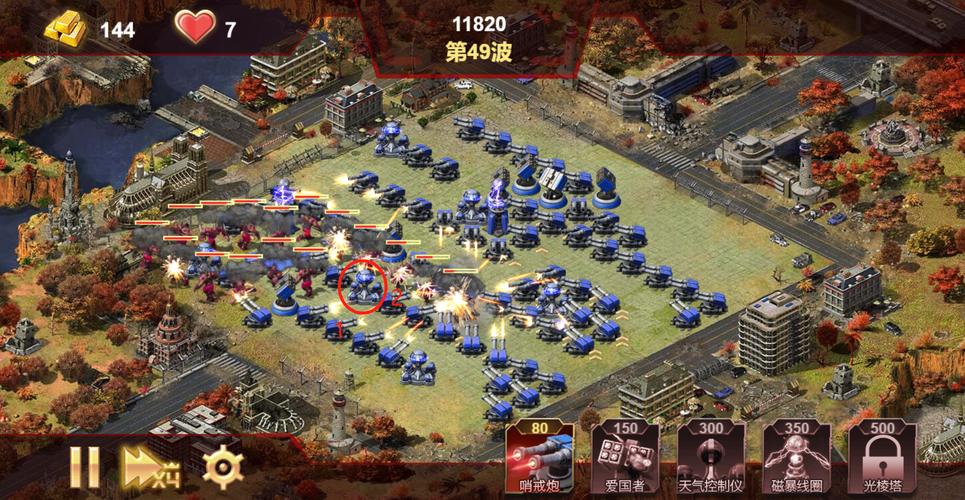This screenshot has width=965, height=500.
Task: Select the 天气控制仪 tower card
Action: coord(710,457)
